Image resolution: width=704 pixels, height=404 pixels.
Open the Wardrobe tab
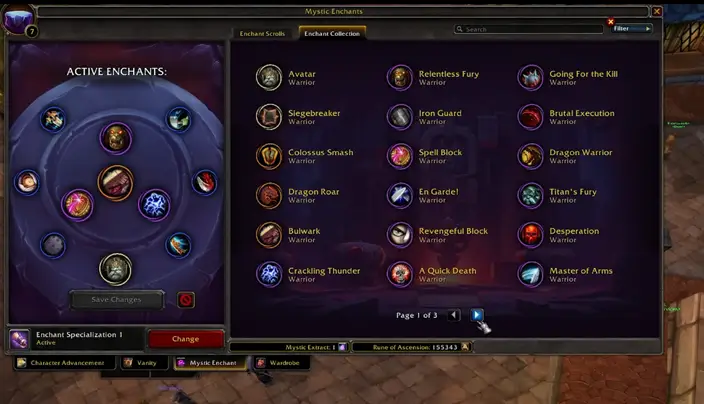tap(281, 363)
